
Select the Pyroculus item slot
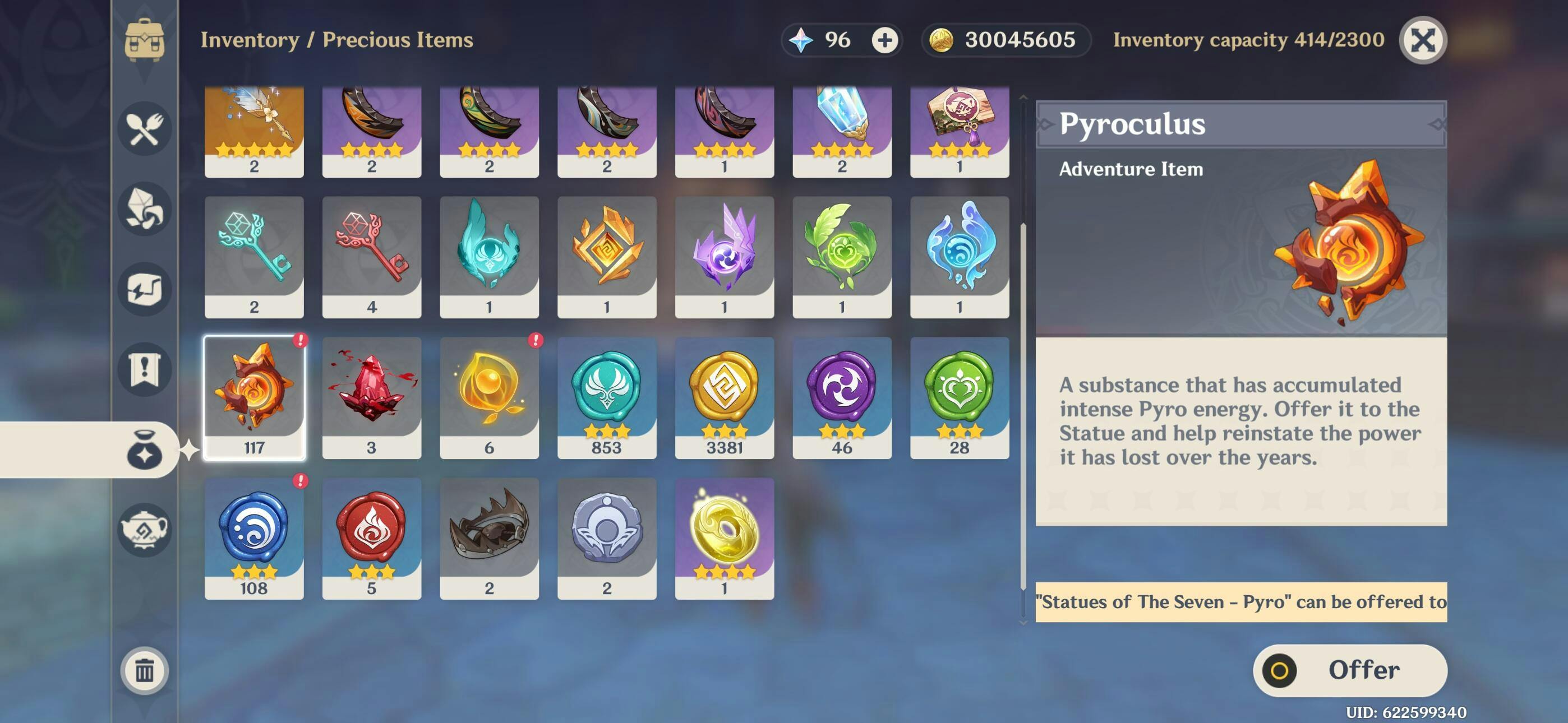point(254,397)
